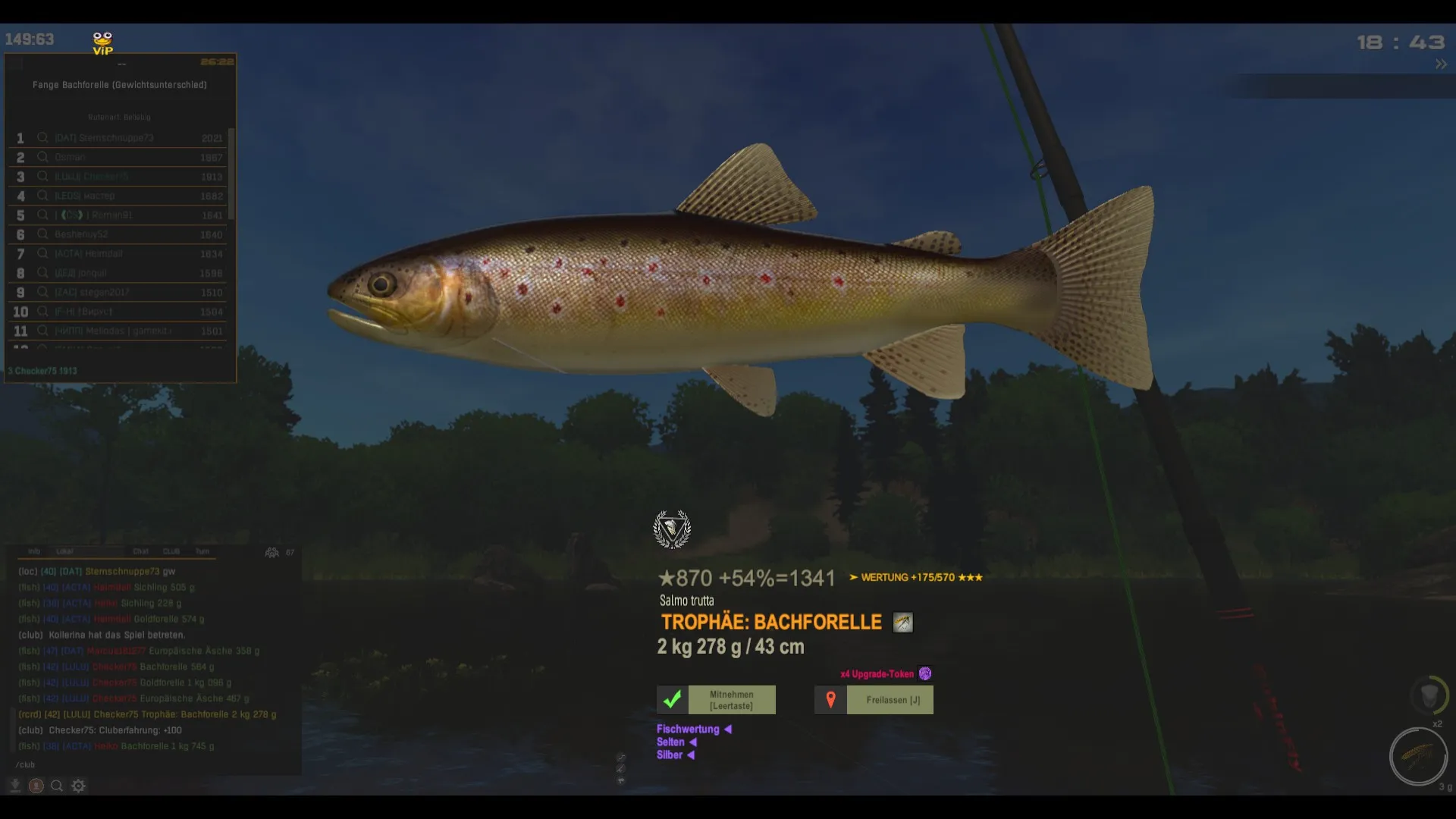Expand the double-arrow panel in top right
The height and width of the screenshot is (819, 1456).
pyautogui.click(x=1441, y=64)
